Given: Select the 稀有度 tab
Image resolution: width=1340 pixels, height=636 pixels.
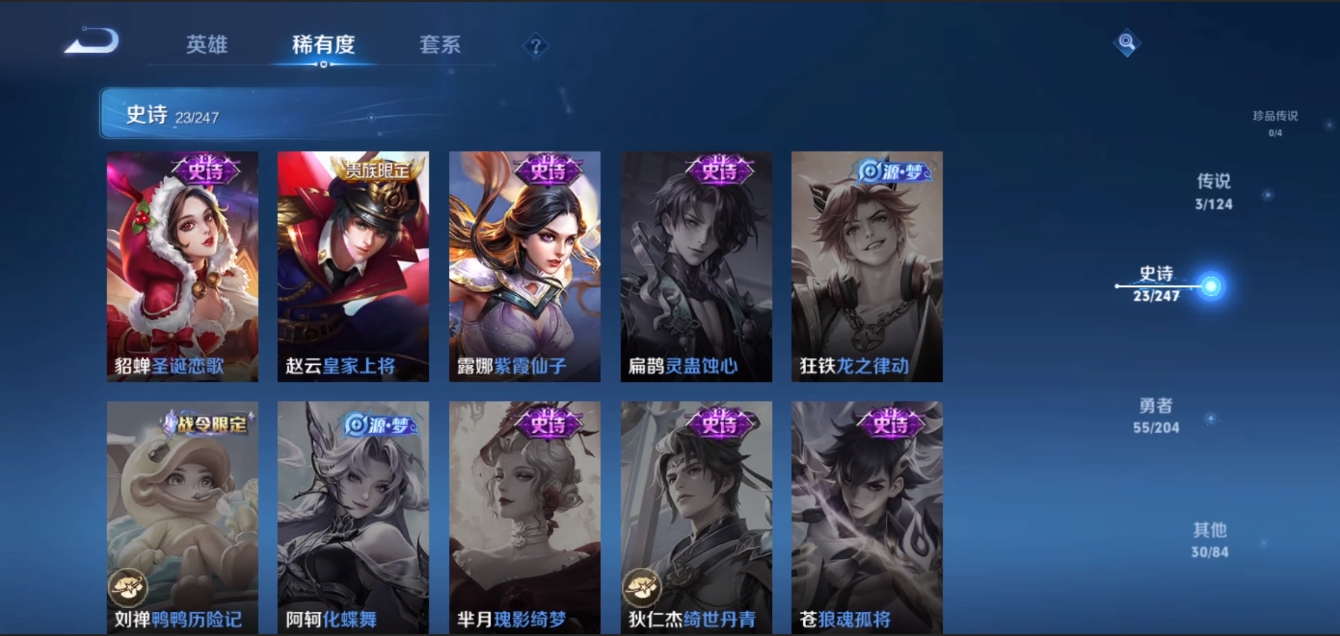Looking at the screenshot, I should tap(323, 45).
